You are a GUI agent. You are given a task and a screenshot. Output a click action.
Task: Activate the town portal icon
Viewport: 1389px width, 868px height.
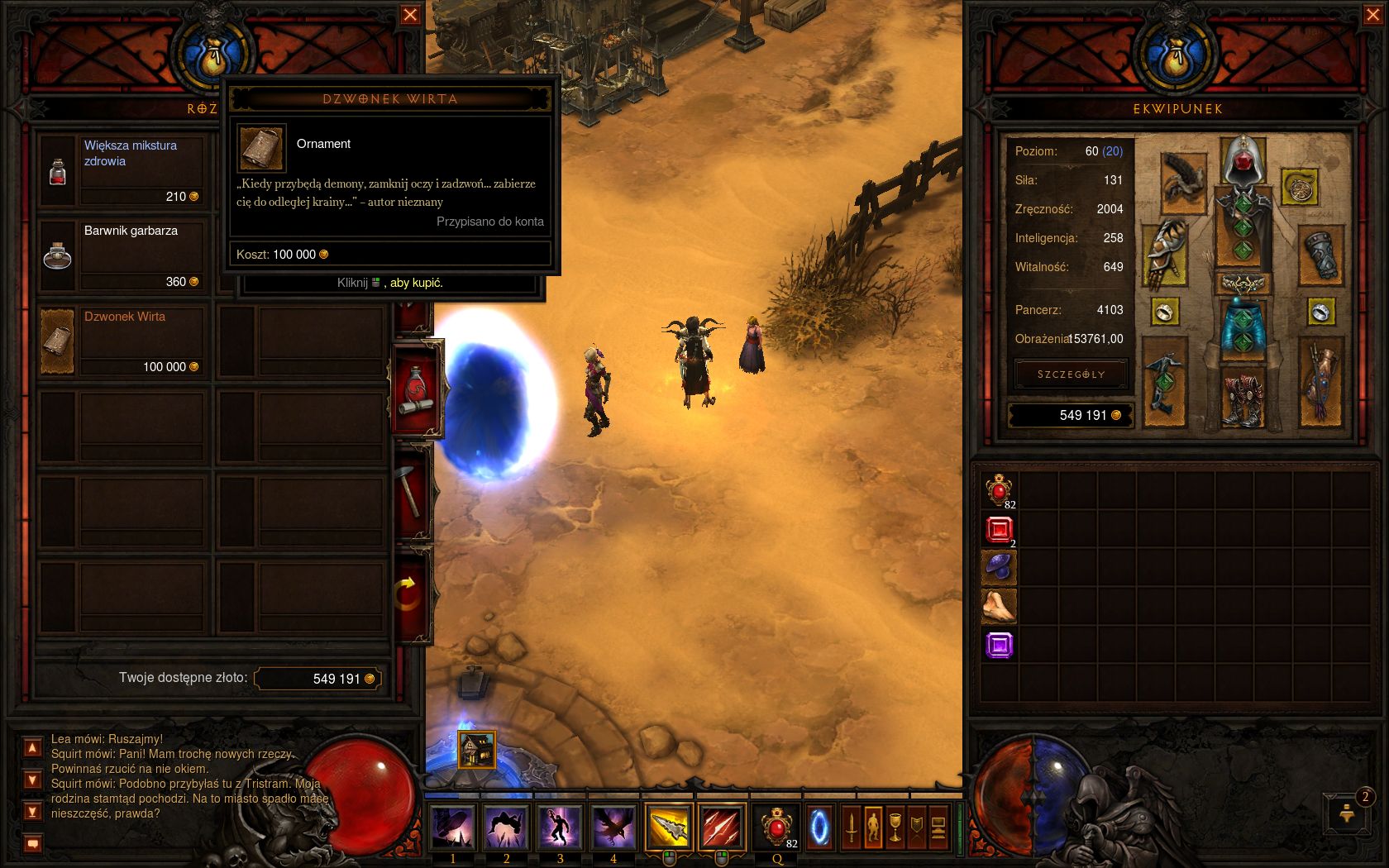(x=819, y=827)
